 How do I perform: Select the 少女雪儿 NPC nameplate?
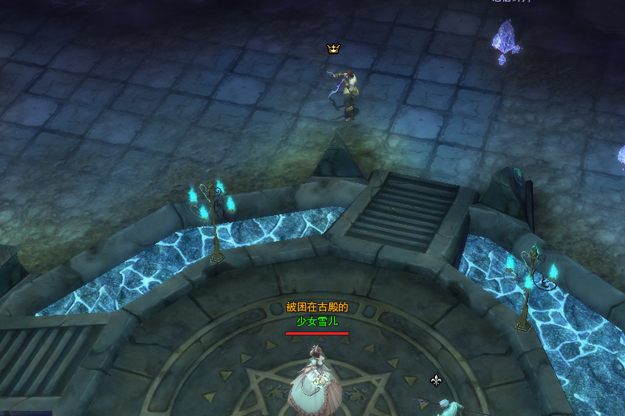click(x=317, y=320)
